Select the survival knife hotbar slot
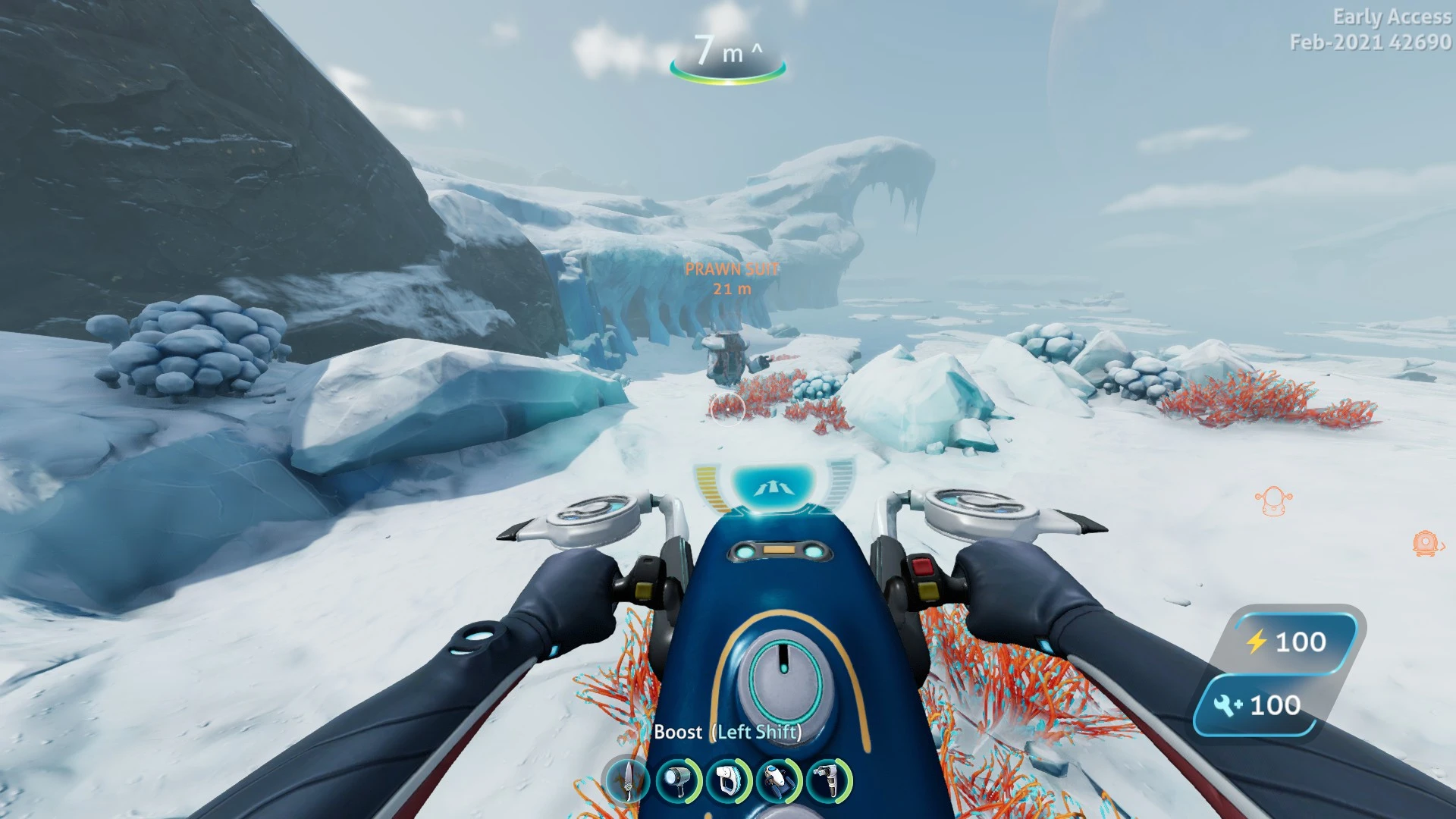The image size is (1456, 819). tap(628, 781)
